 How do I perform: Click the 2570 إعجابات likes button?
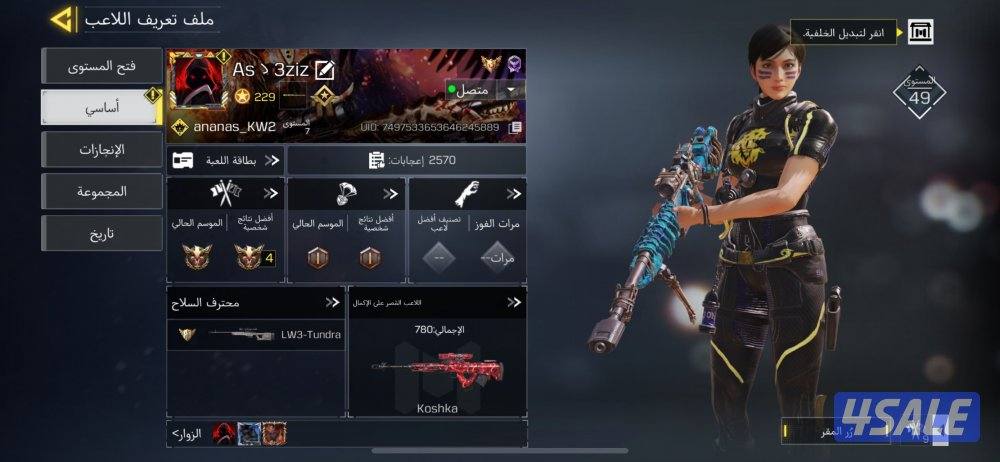tap(406, 160)
